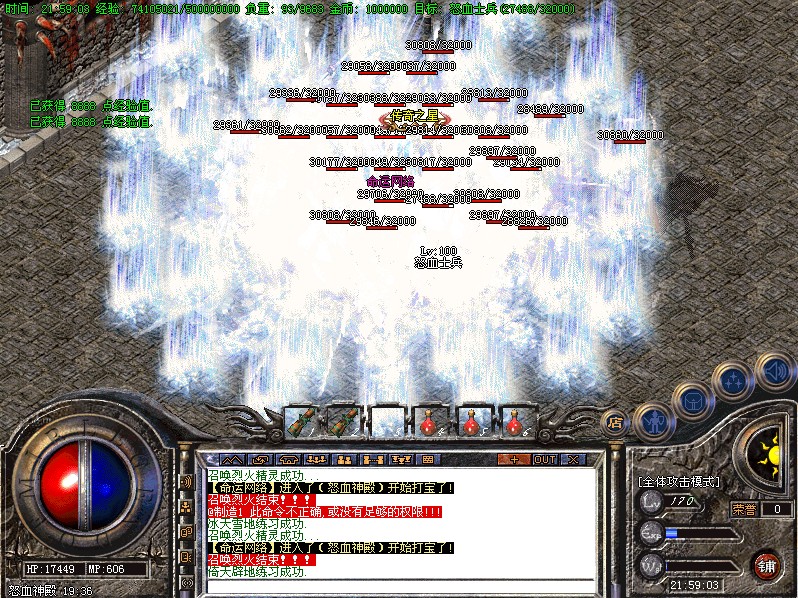Screen dimensions: 798x598
Task: Open the inventory bag box icon
Action: pos(694,401)
